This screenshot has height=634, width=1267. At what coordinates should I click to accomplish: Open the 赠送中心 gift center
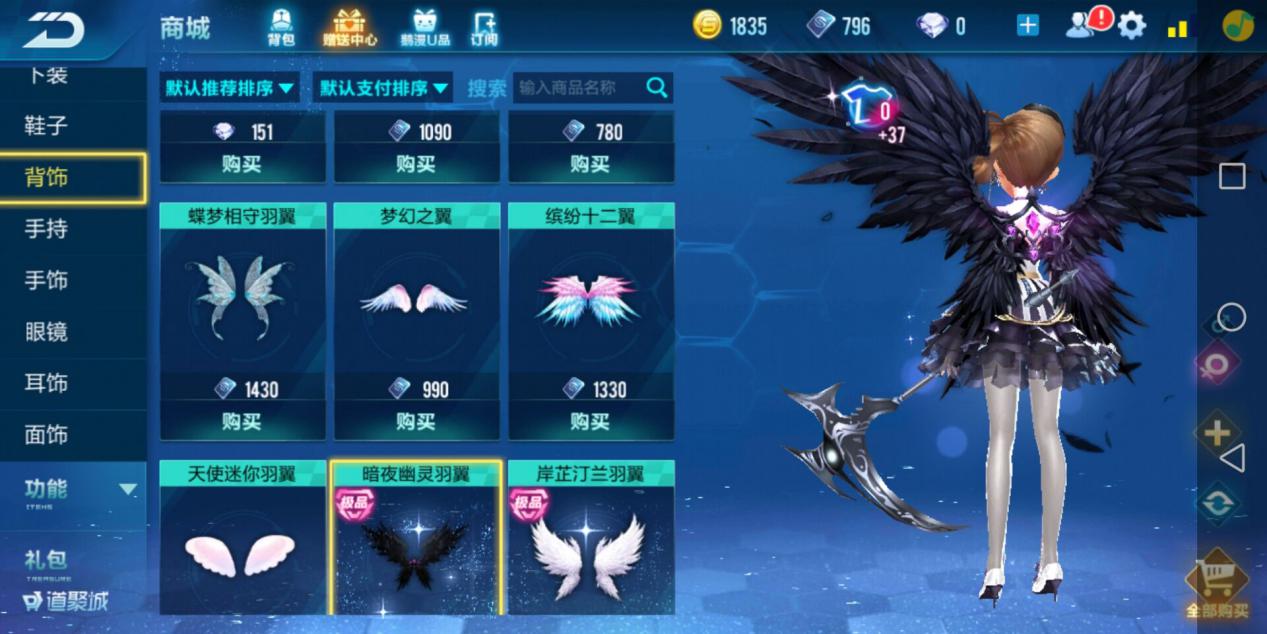point(349,27)
